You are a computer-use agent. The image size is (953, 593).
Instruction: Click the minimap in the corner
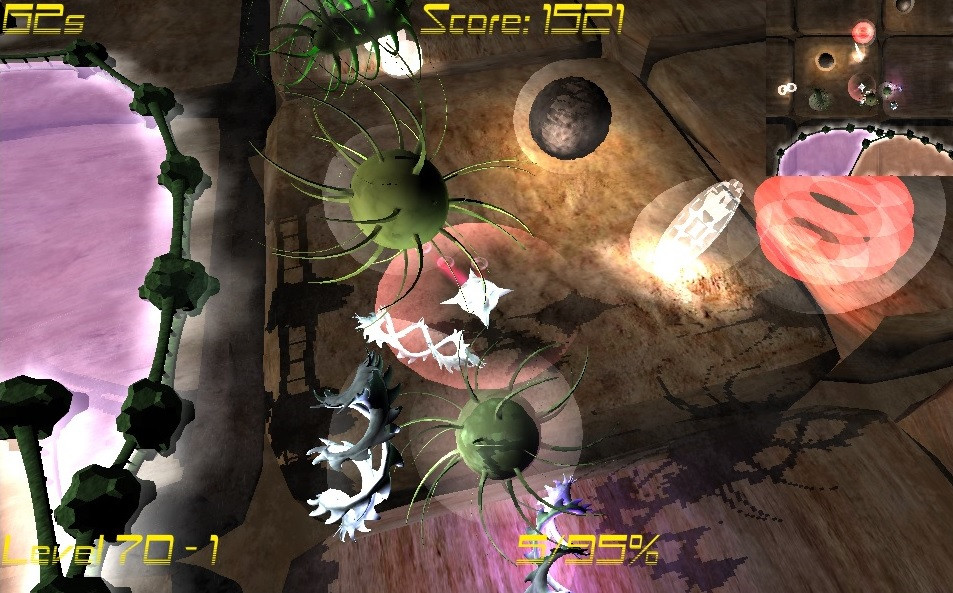tap(859, 87)
